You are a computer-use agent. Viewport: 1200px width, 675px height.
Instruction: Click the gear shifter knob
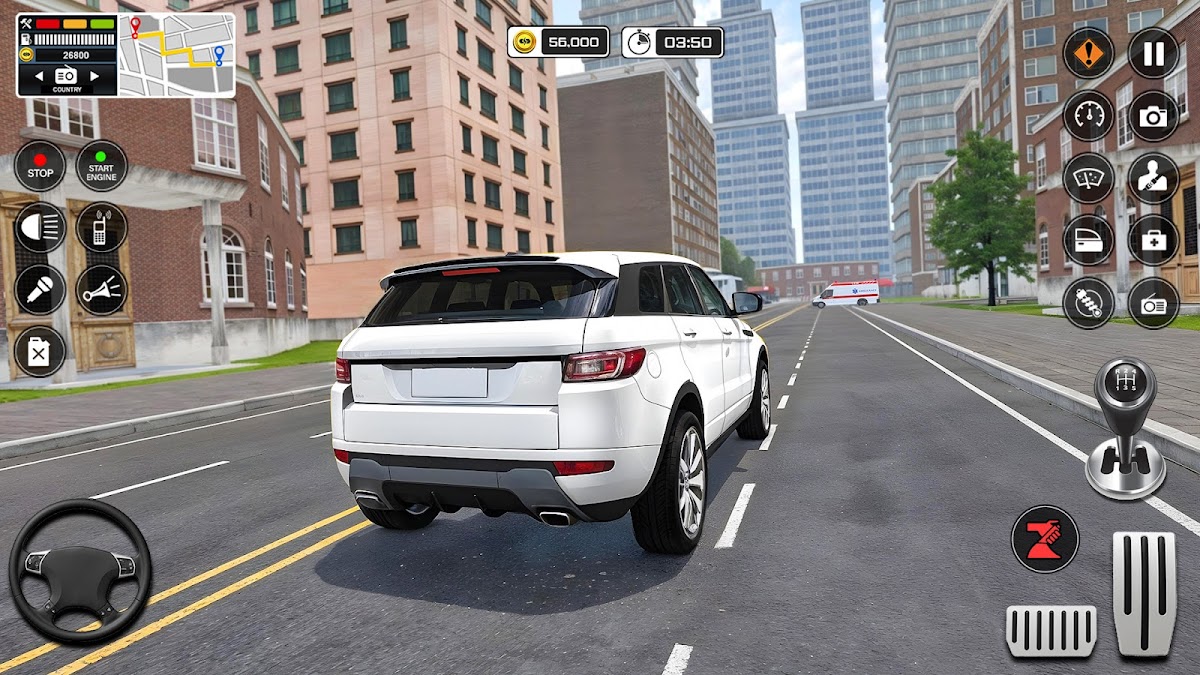pyautogui.click(x=1125, y=385)
